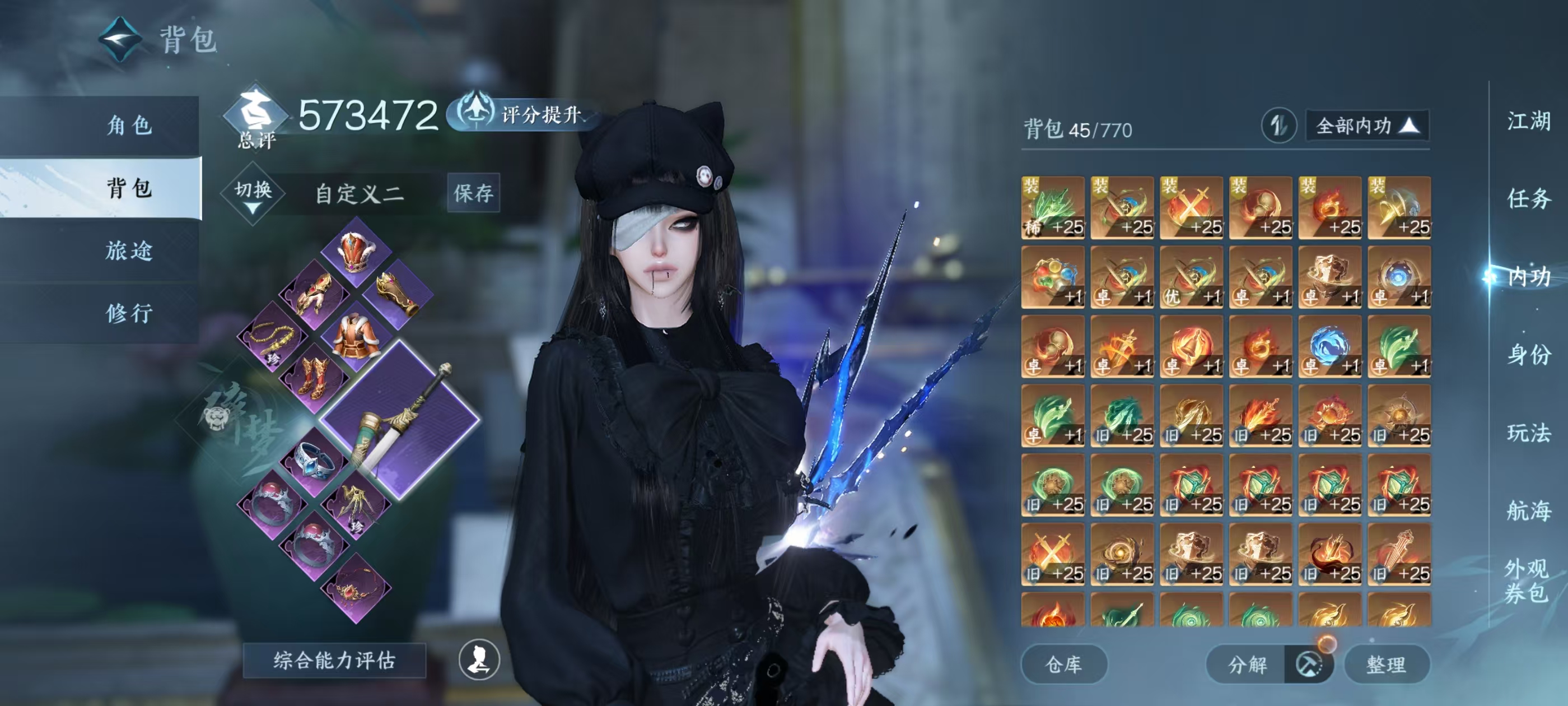Toggle the inventory sort order button
The width and height of the screenshot is (1568, 706).
[x=1278, y=126]
